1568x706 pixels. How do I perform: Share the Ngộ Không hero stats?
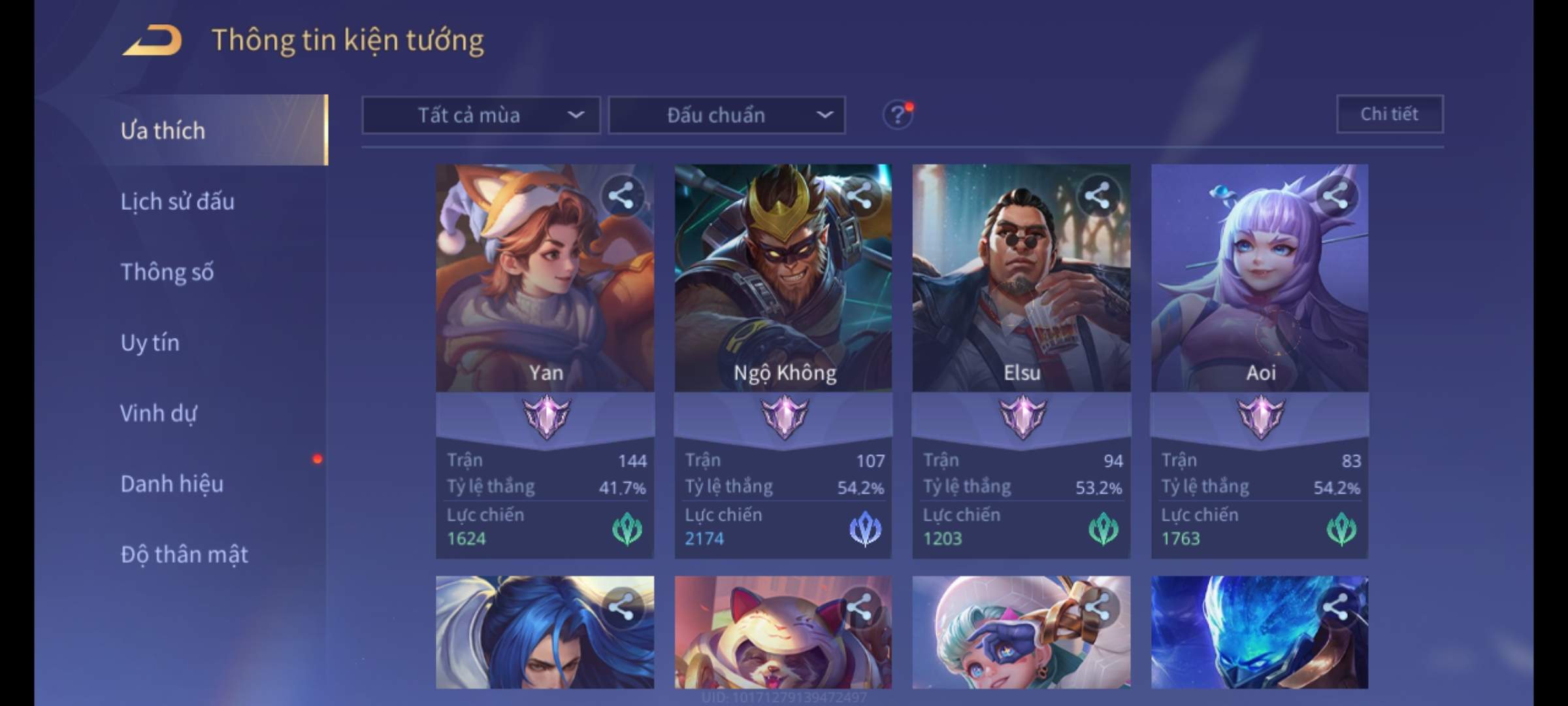(859, 195)
